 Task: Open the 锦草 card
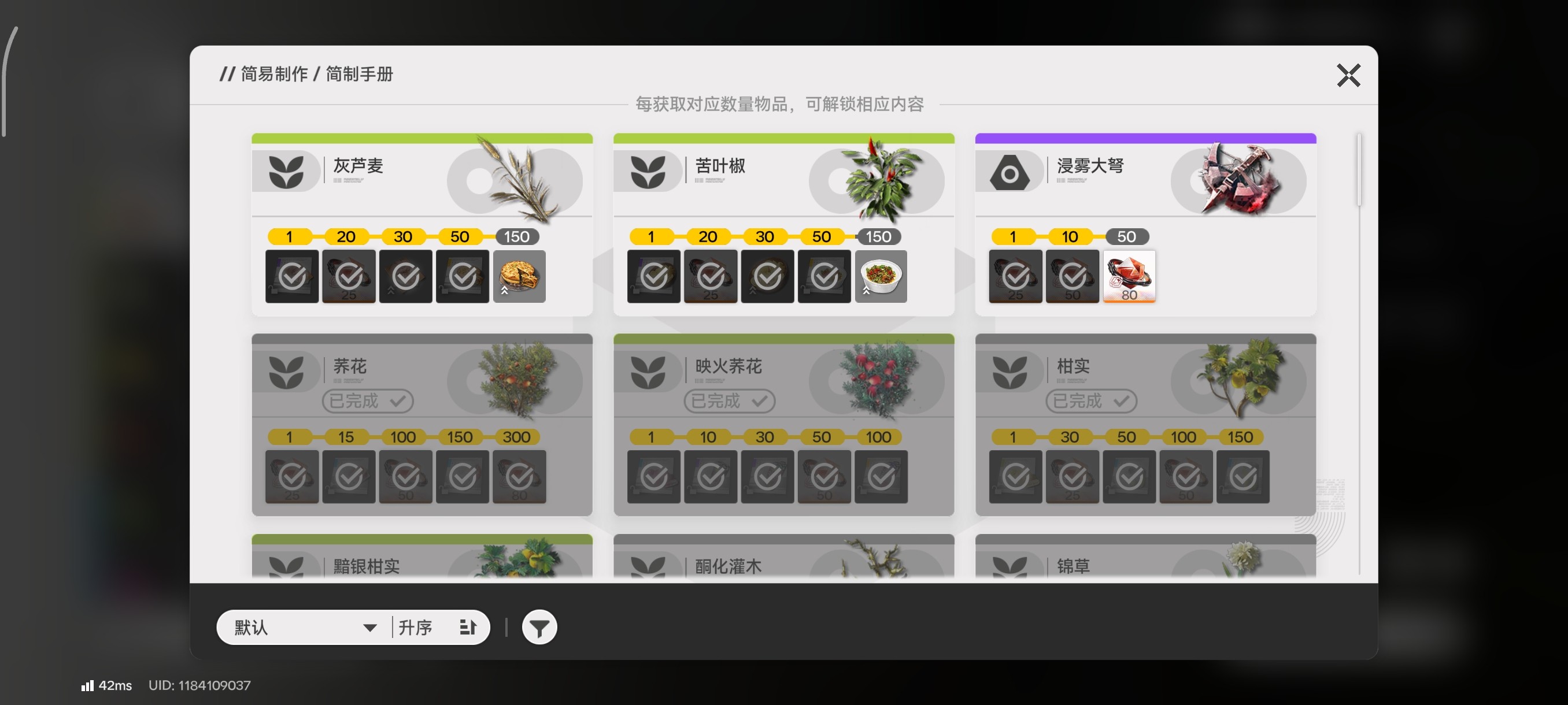(1145, 558)
